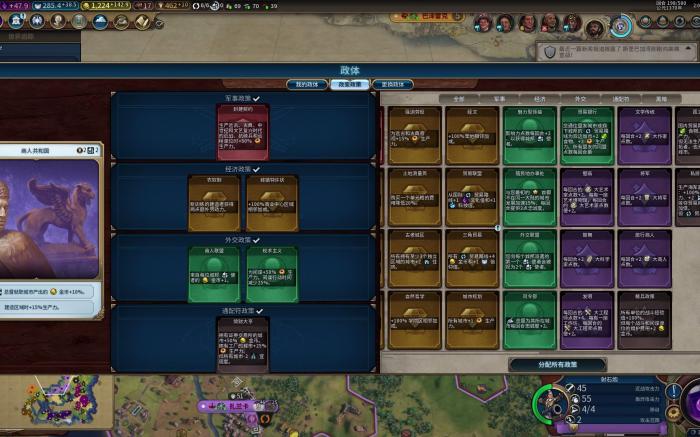Pick the 魅力型领袖 green policy card
700x437 pixels.
point(530,135)
